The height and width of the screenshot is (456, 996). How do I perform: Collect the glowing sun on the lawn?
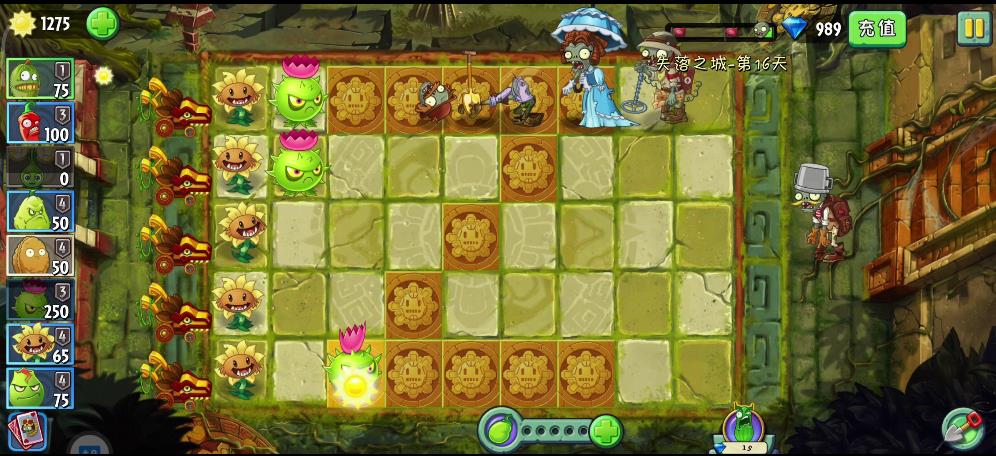pyautogui.click(x=353, y=385)
